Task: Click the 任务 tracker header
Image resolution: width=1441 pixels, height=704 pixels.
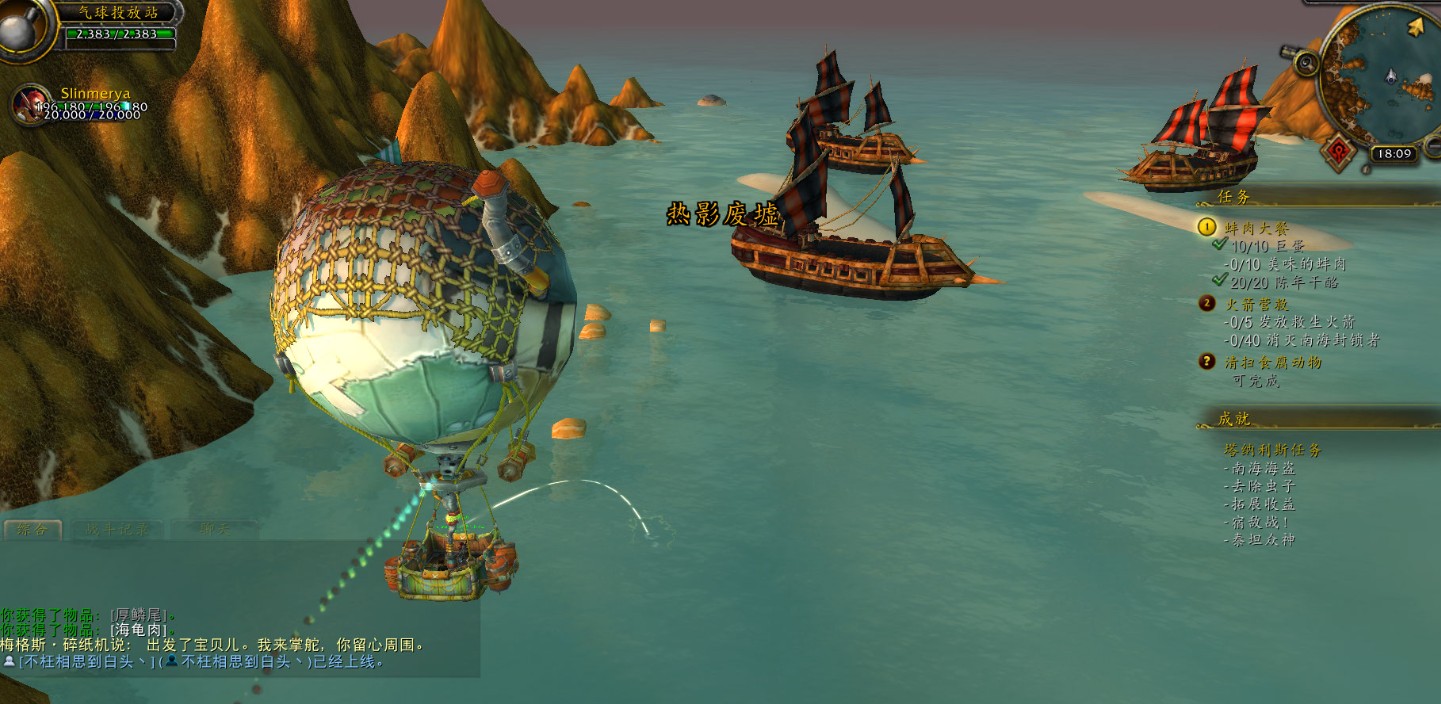Action: pyautogui.click(x=1234, y=197)
